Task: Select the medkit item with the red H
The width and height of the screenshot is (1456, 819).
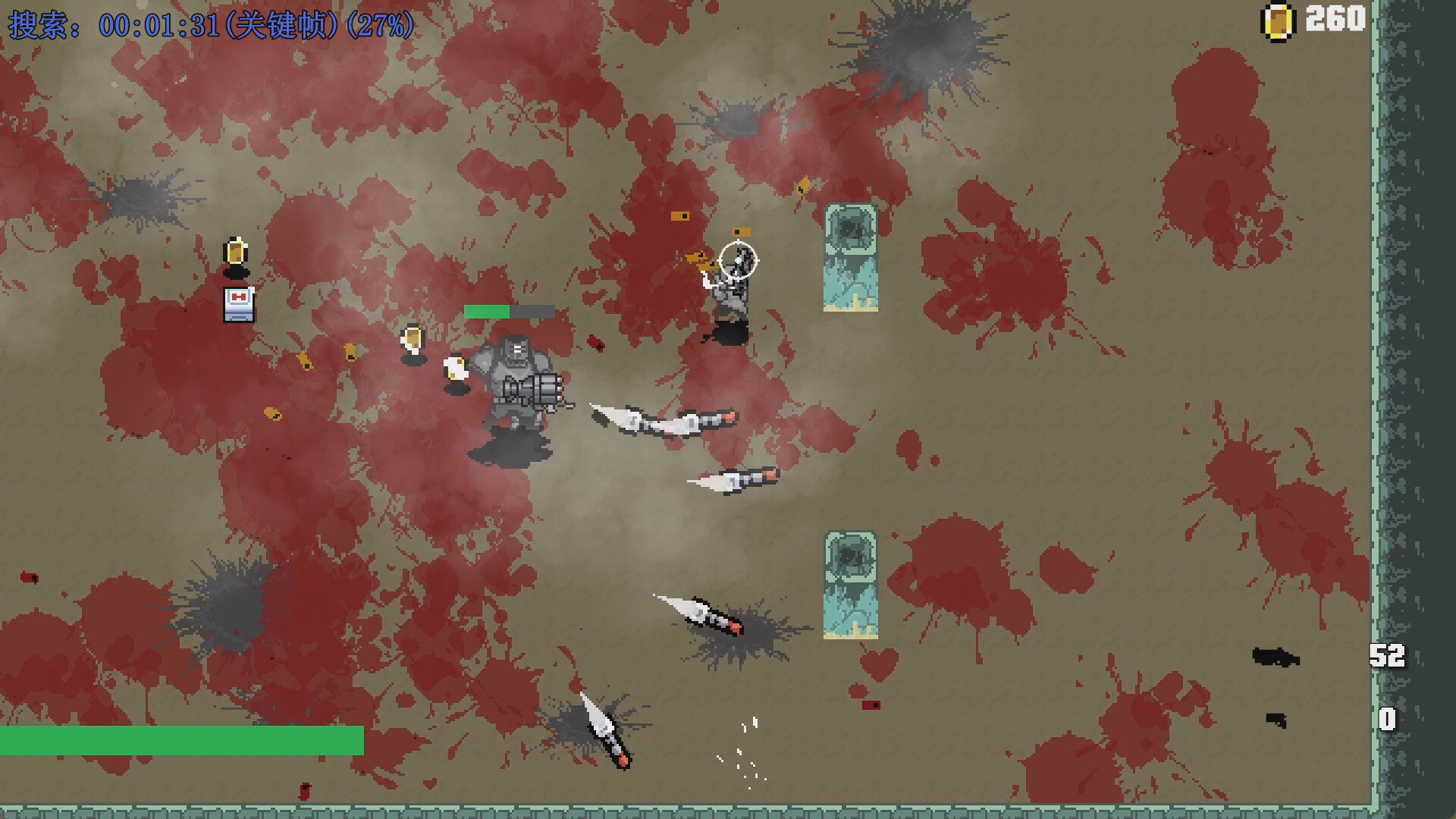Action: pos(239,306)
